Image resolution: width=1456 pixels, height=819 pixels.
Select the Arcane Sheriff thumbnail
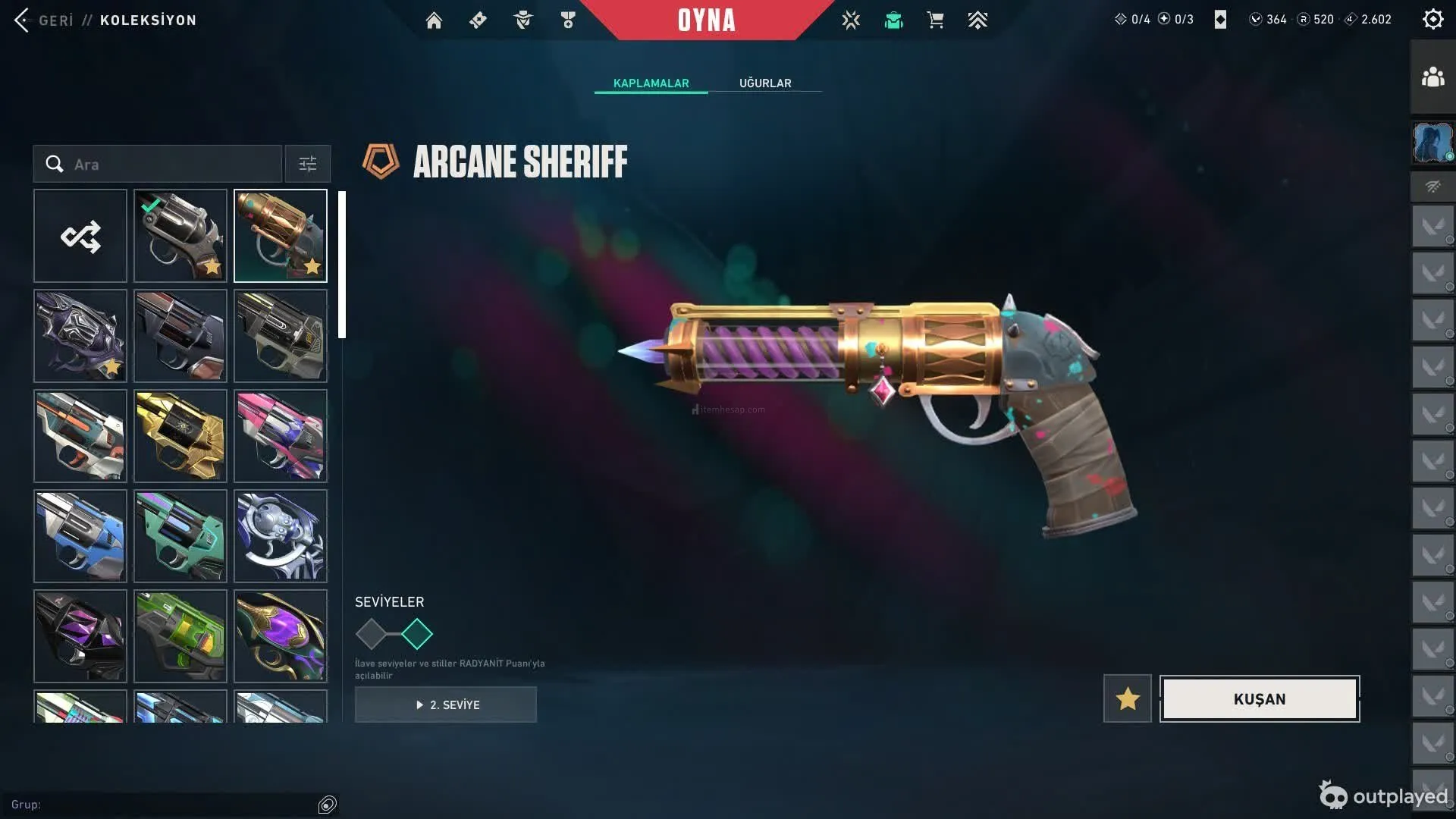(281, 236)
